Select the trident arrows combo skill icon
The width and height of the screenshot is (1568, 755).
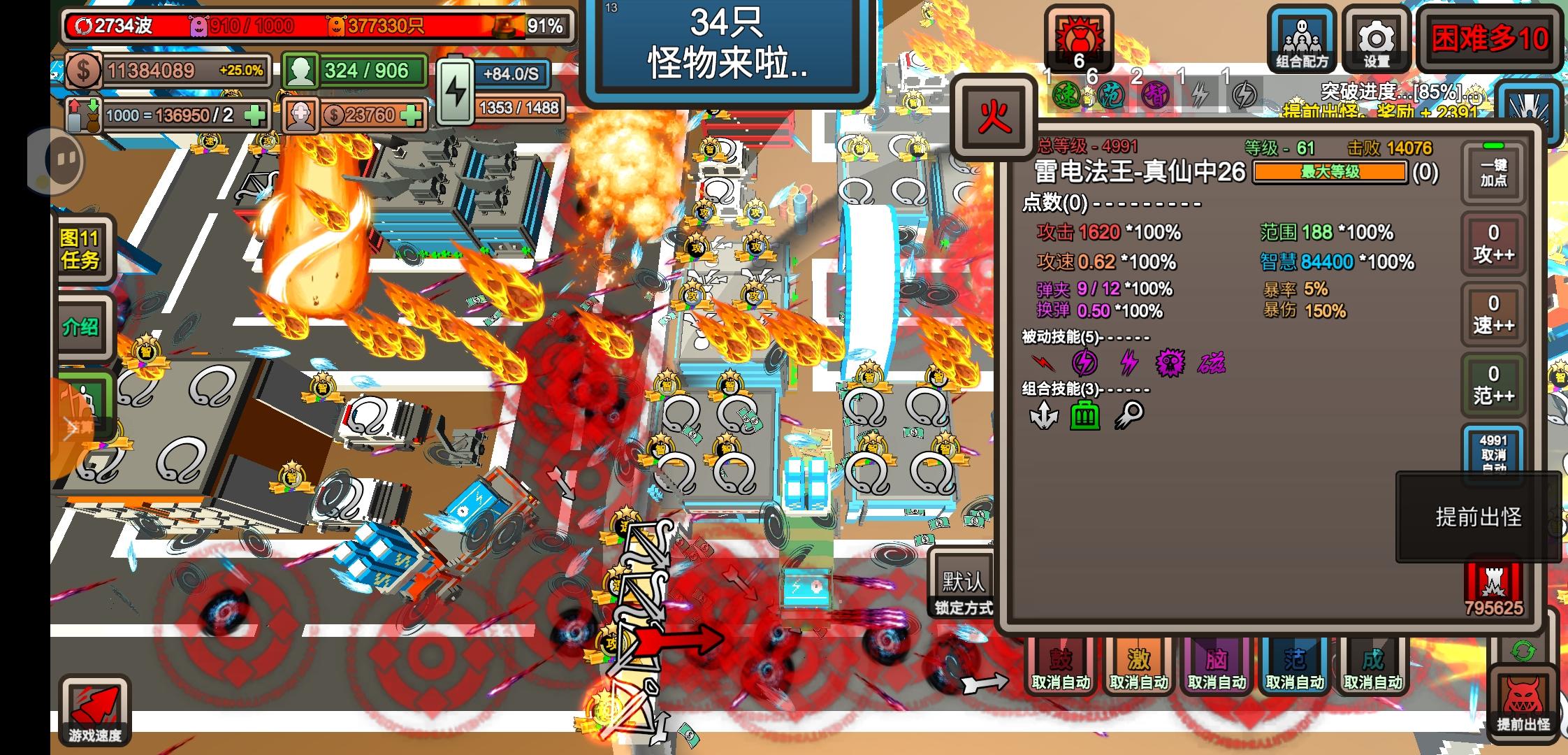click(x=1044, y=415)
